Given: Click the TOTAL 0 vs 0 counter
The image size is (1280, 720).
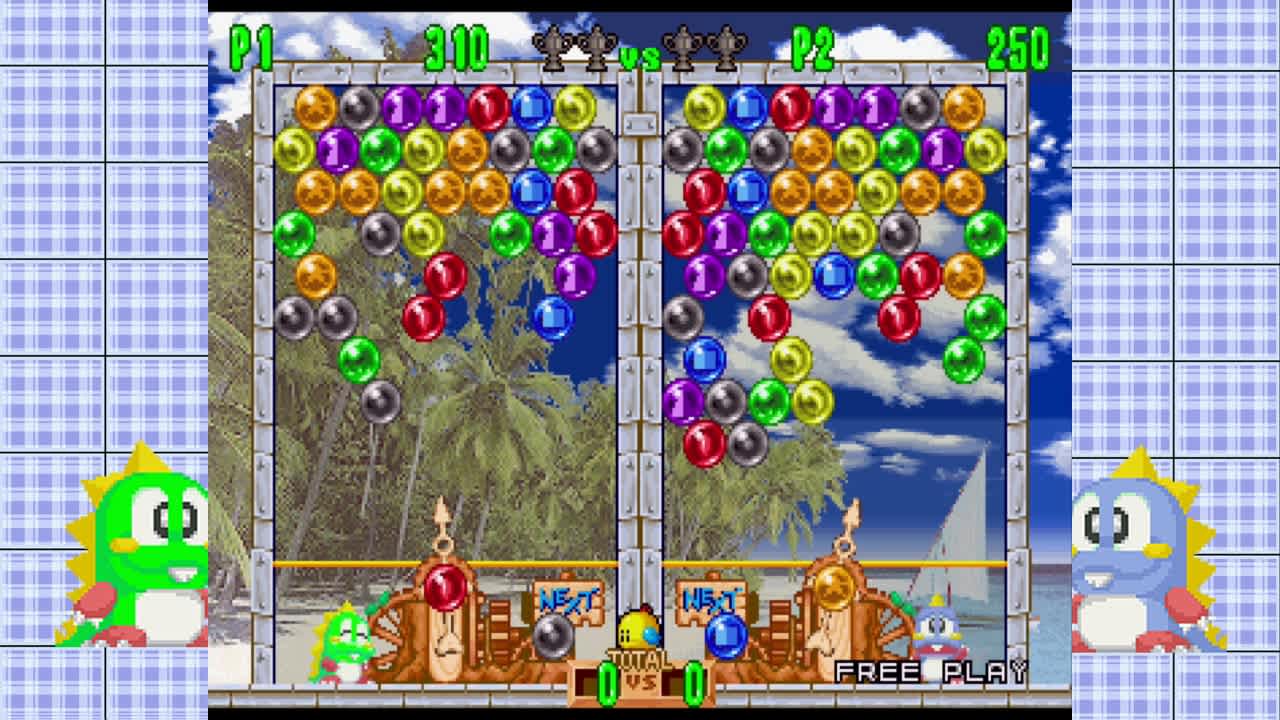Looking at the screenshot, I should coord(640,680).
